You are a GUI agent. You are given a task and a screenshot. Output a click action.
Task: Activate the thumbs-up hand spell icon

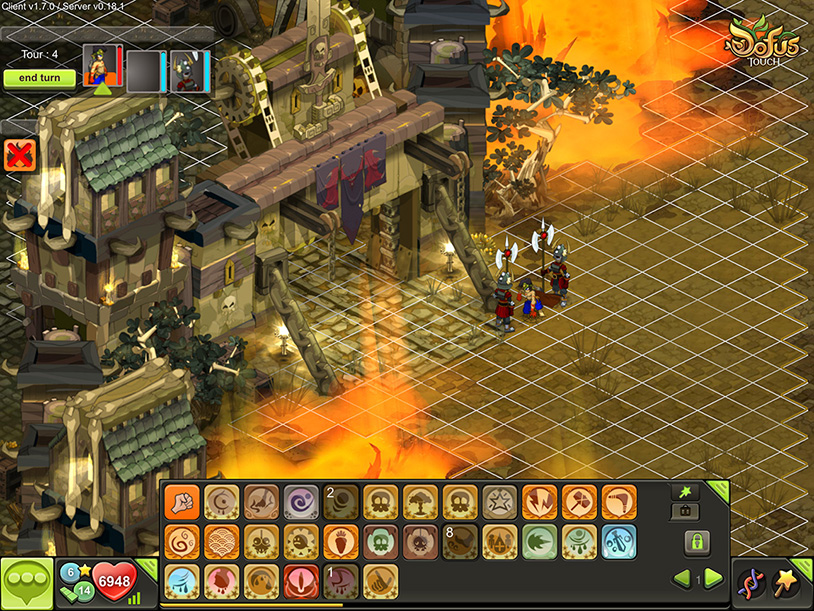[x=380, y=581]
